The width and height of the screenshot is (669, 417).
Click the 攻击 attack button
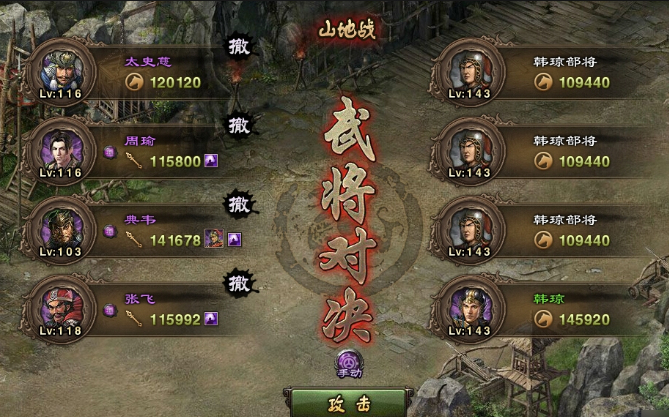click(334, 404)
